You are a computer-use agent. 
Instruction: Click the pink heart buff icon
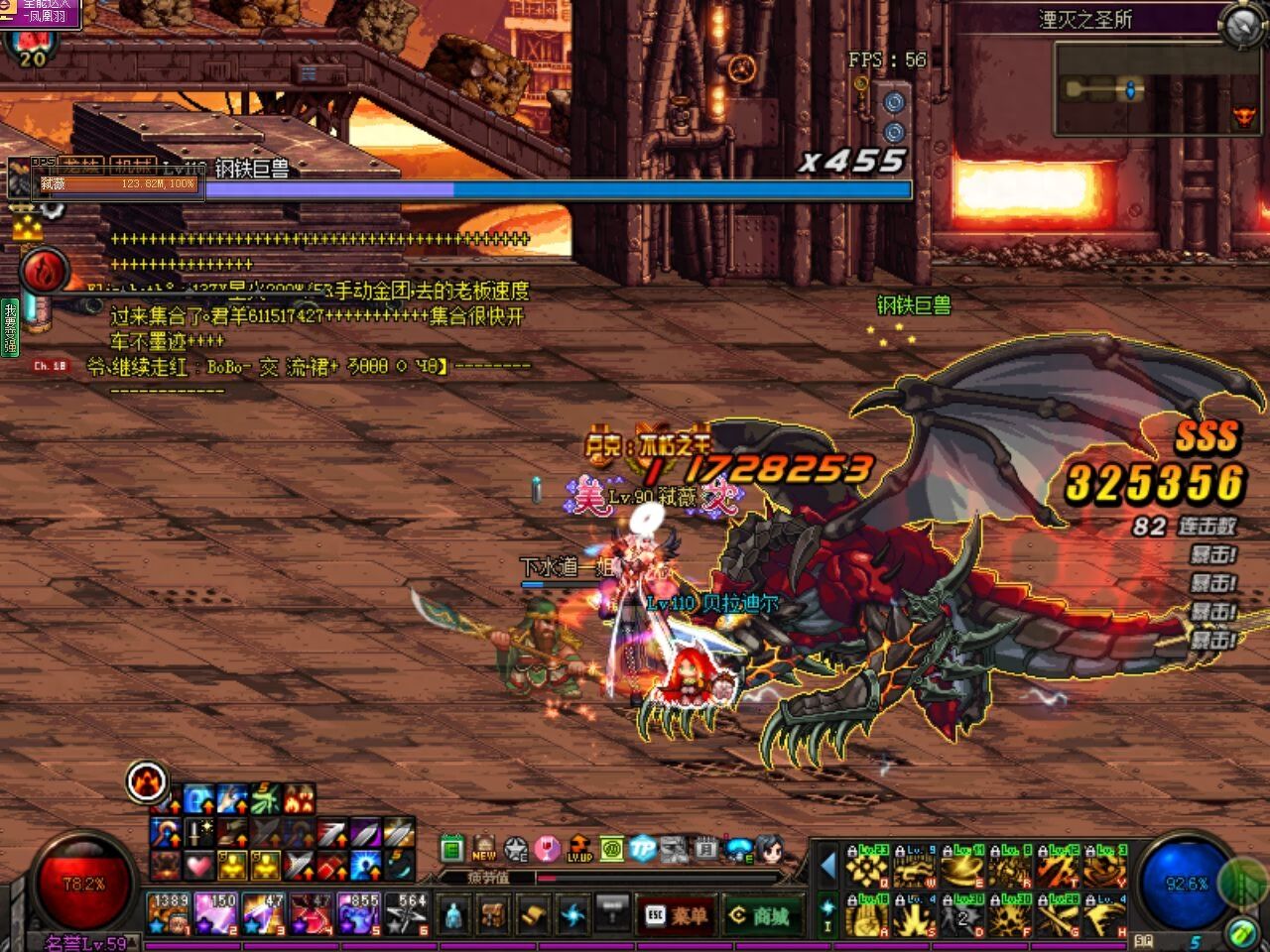198,866
